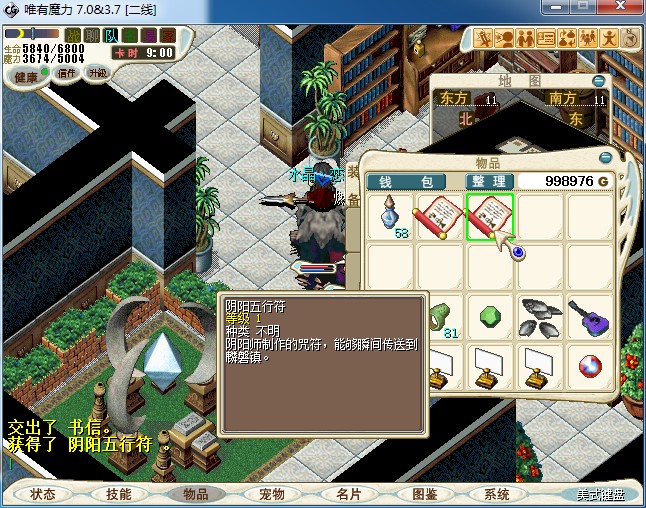Select the purple guitar item slot
Image resolution: width=646 pixels, height=508 pixels.
point(590,316)
